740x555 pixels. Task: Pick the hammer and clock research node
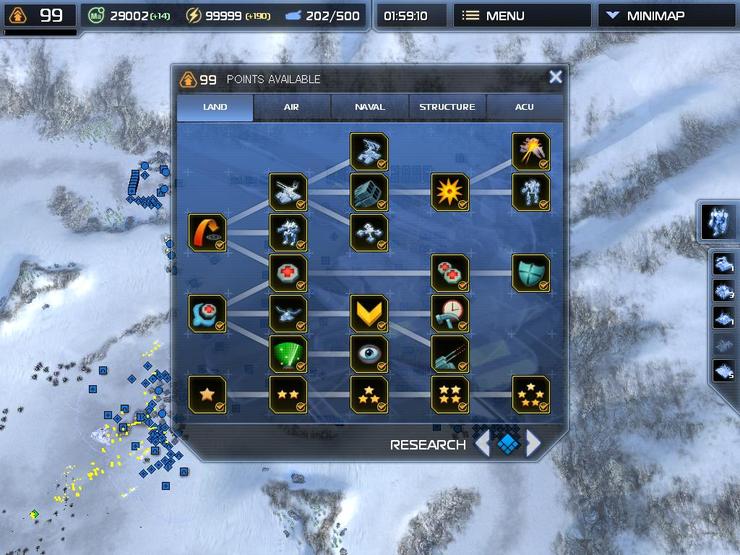pyautogui.click(x=450, y=313)
